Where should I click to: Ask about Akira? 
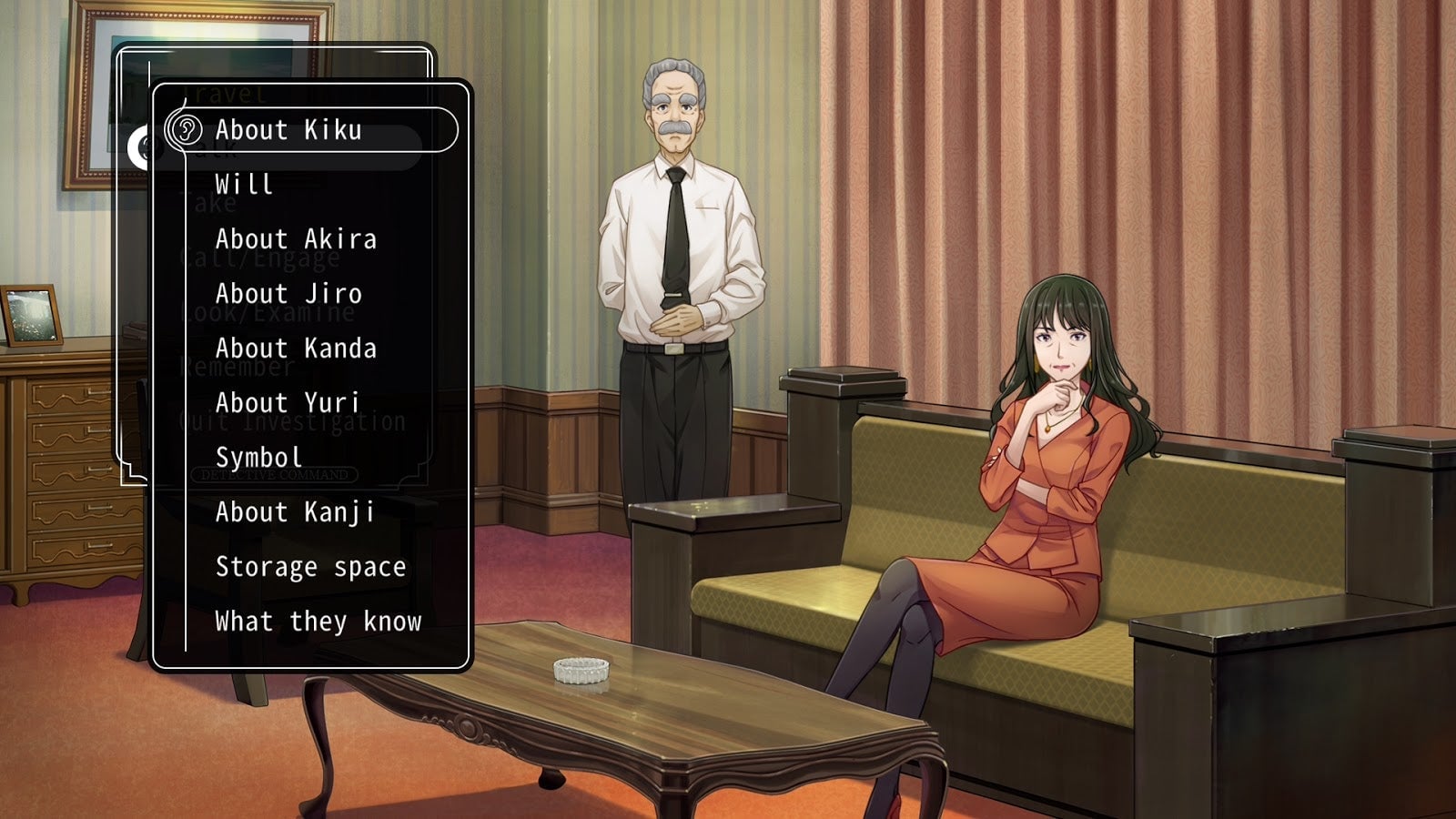coord(296,239)
